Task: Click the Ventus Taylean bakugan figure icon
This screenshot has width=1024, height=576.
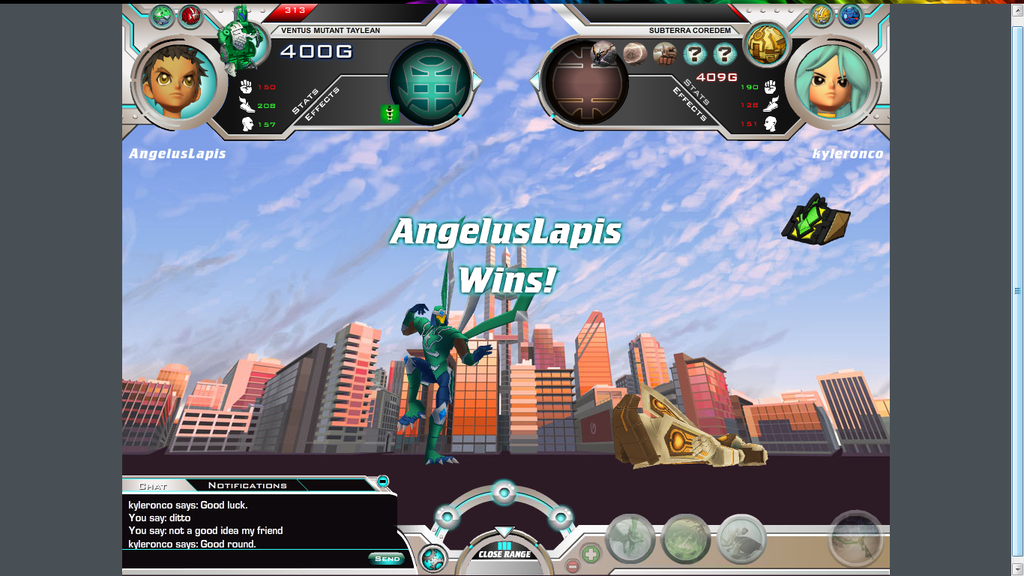Action: [x=241, y=40]
